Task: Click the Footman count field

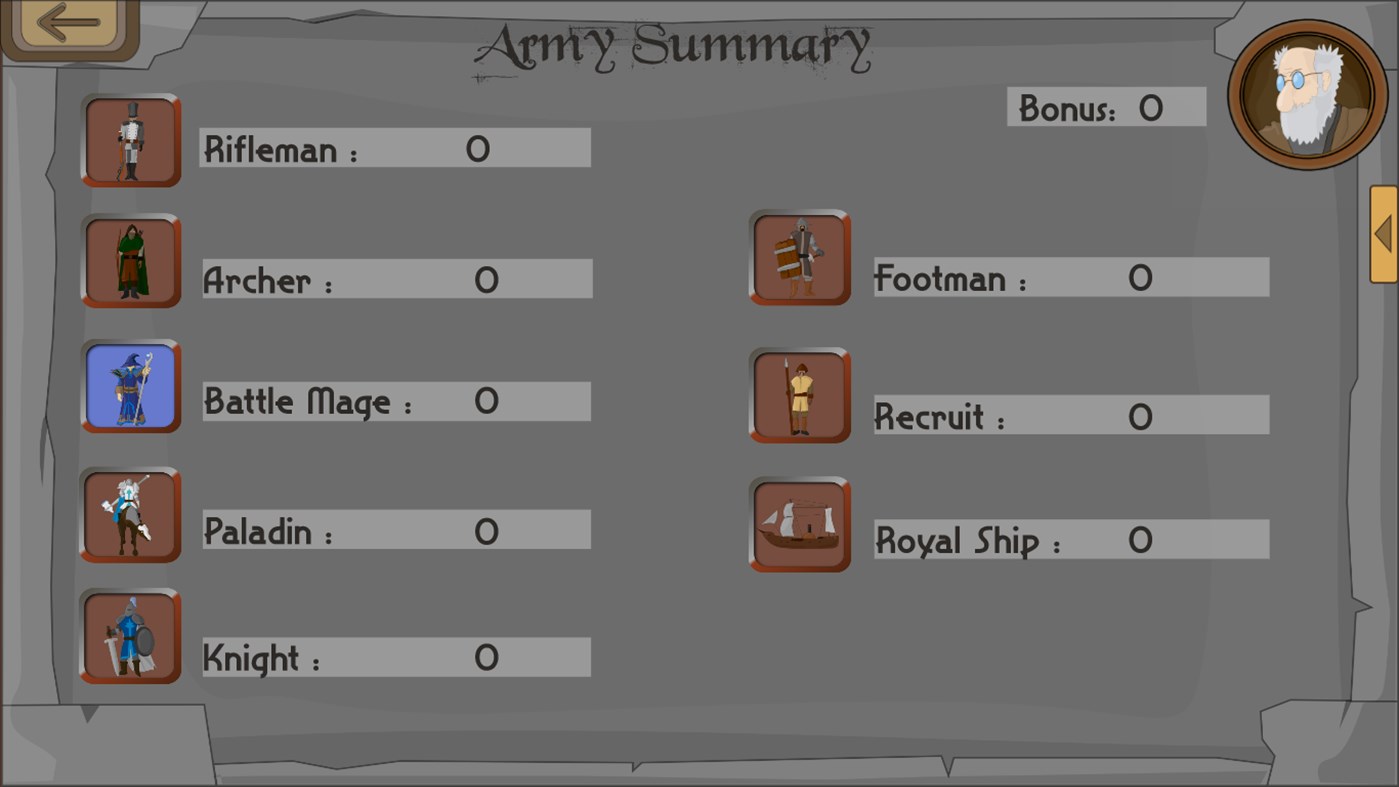Action: point(1070,277)
